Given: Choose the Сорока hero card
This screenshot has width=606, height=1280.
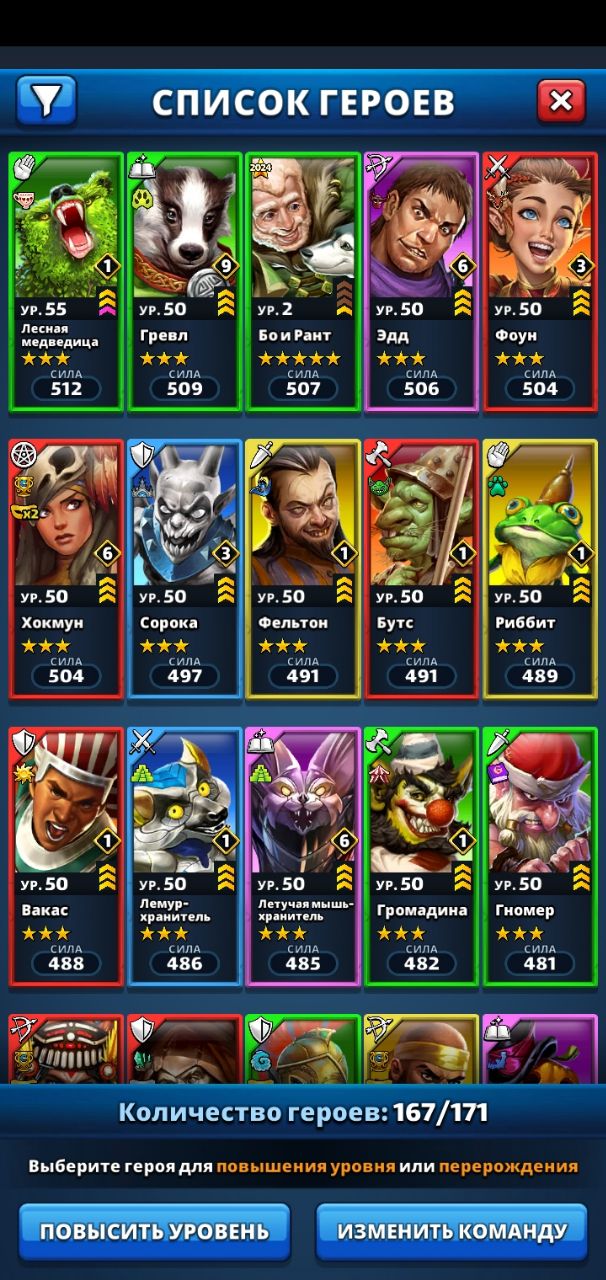Looking at the screenshot, I should coord(184,568).
